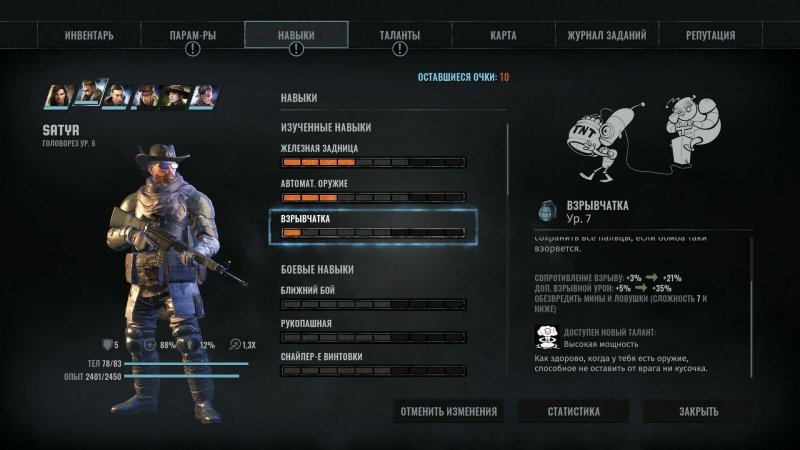Select the cowboy-hat squad member portrait
The width and height of the screenshot is (800, 450).
tap(177, 95)
